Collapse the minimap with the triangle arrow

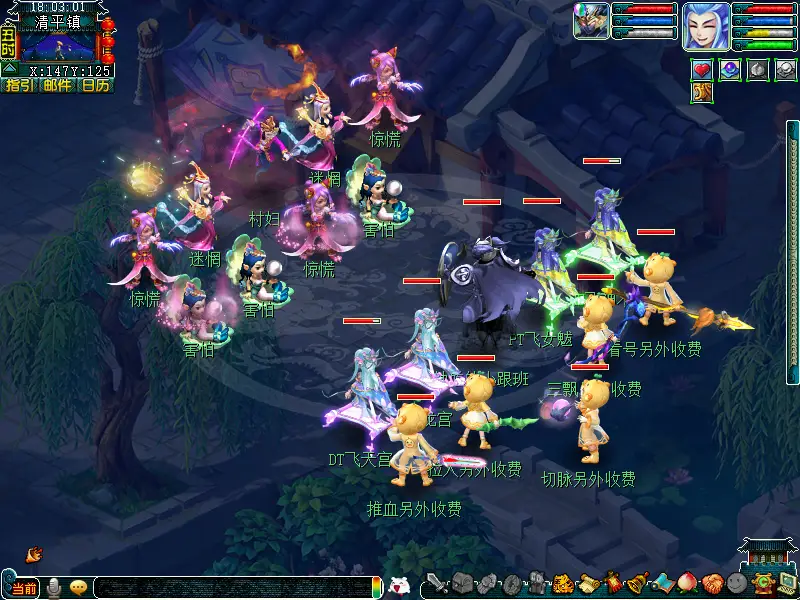pyautogui.click(x=8, y=70)
